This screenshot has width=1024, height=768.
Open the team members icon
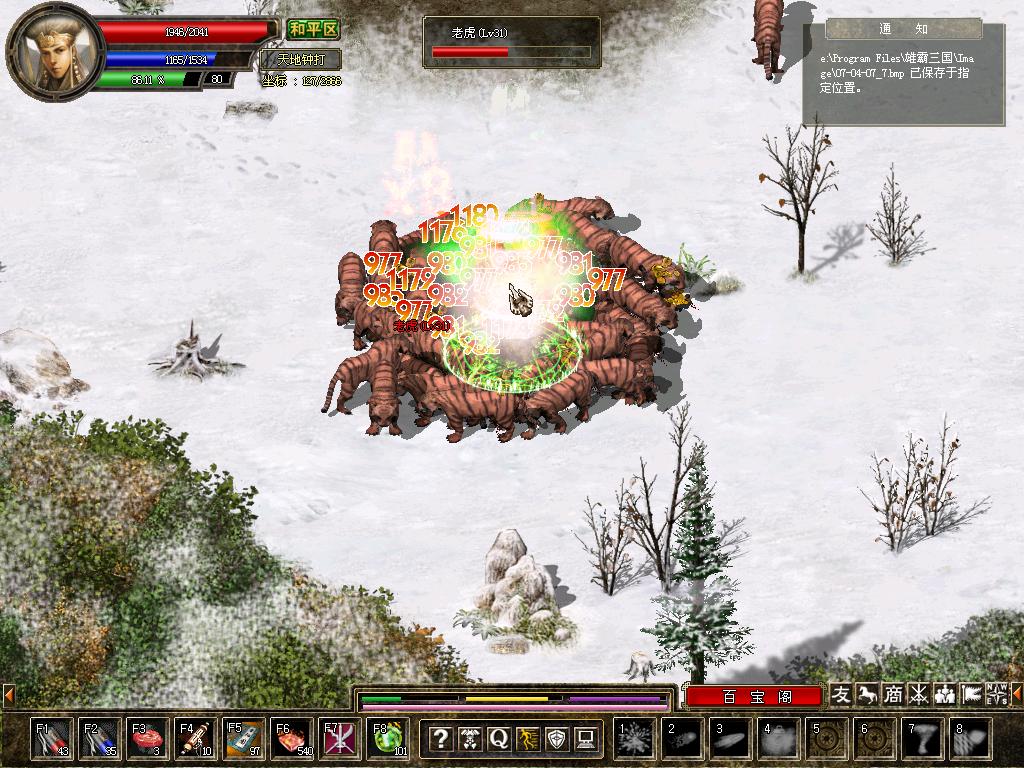[945, 694]
